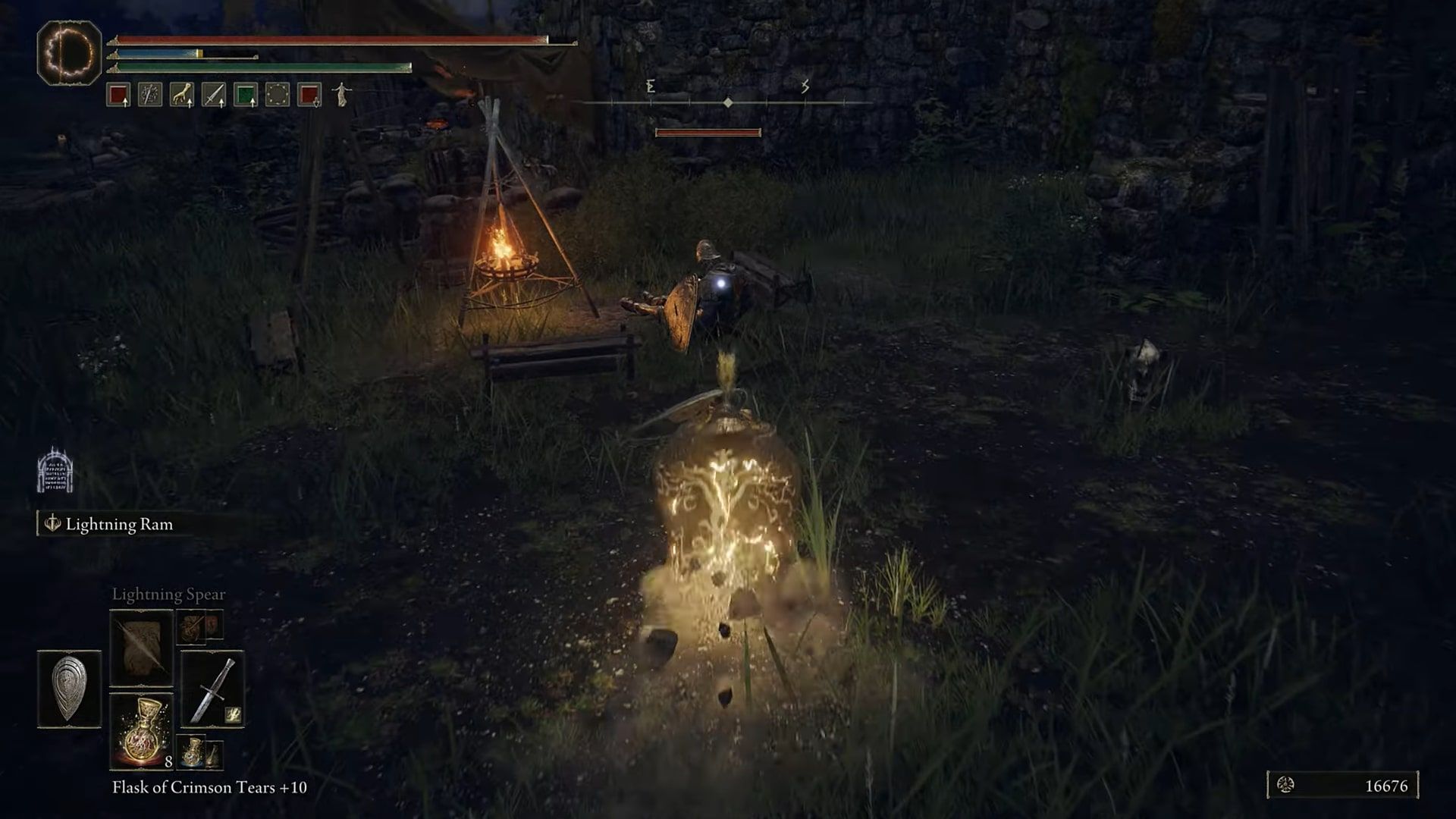Click the E direction marker on the compass
Viewport: 1456px width, 819px height.
point(649,86)
